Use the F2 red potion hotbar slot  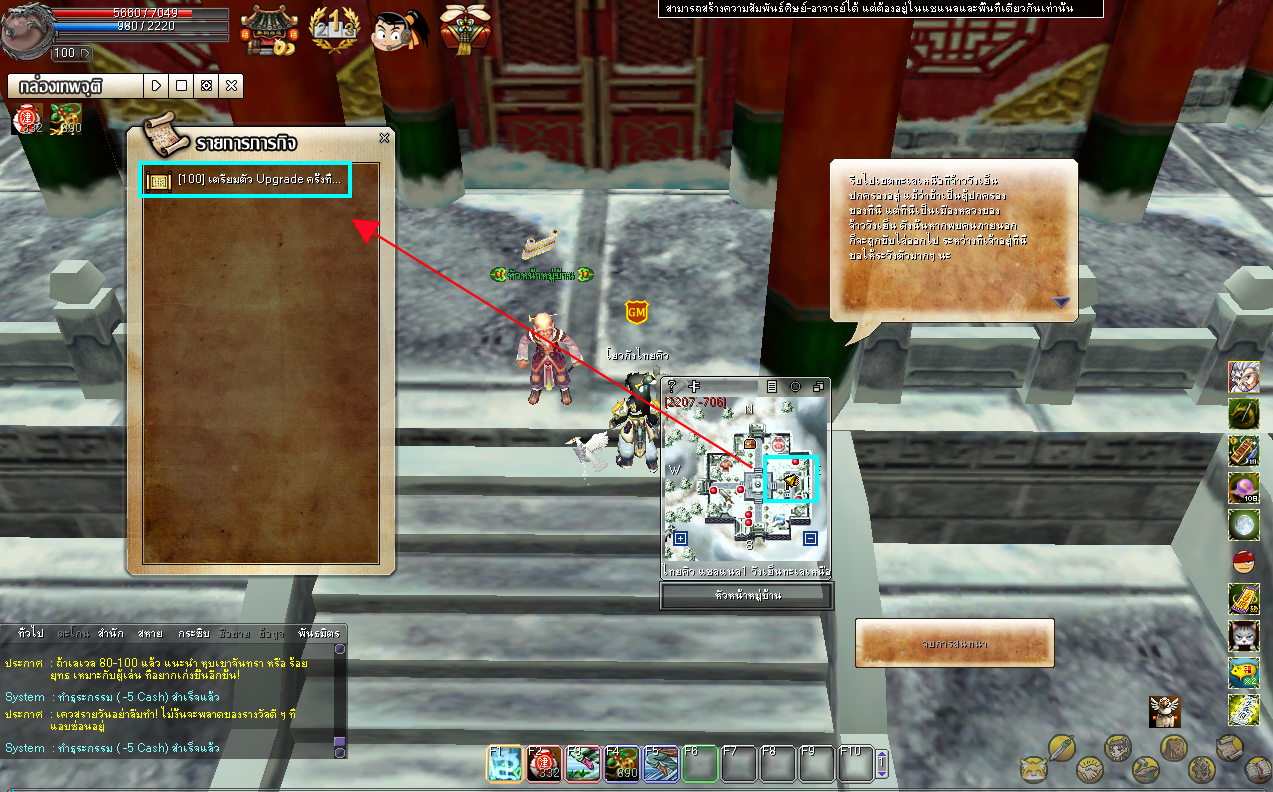[x=544, y=765]
